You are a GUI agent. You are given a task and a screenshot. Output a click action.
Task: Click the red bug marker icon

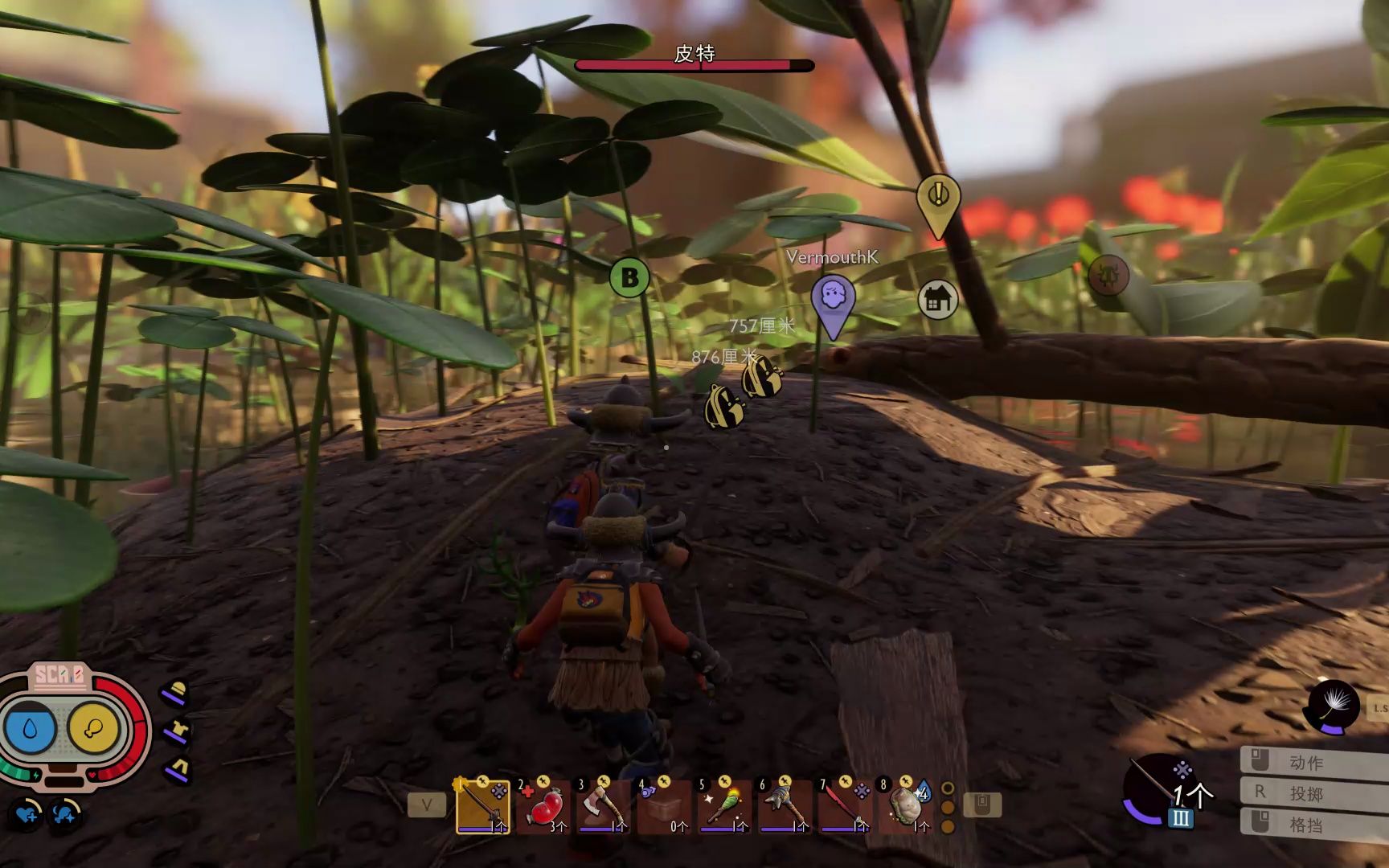point(1108,276)
